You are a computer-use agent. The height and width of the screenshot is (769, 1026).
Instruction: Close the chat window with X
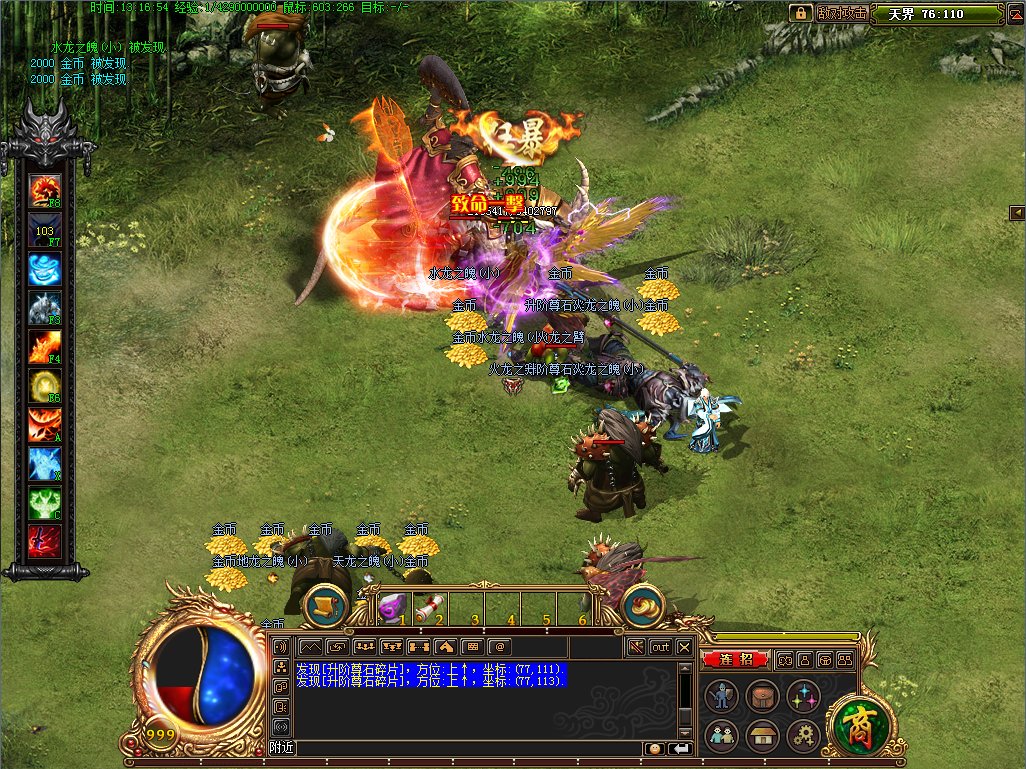click(x=684, y=647)
